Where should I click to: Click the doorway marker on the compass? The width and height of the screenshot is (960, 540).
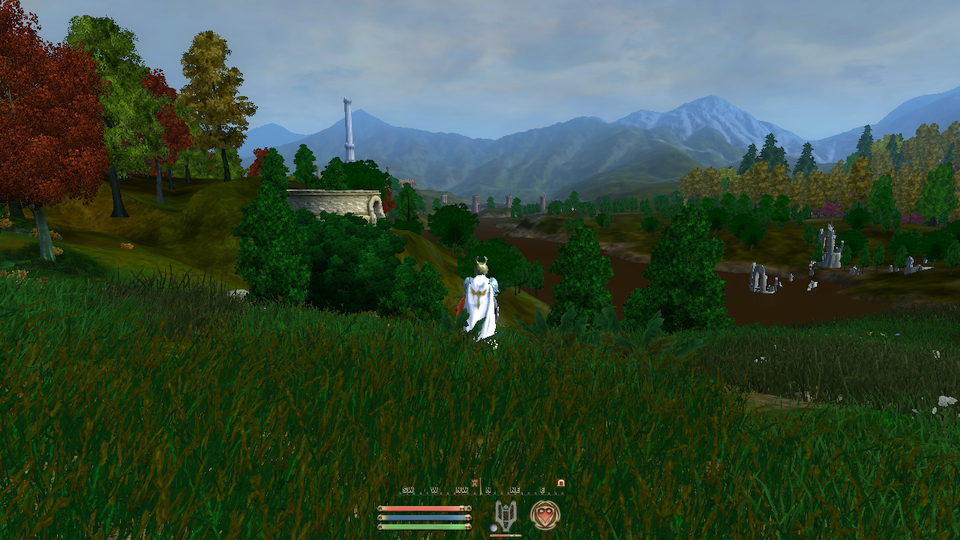[x=561, y=483]
